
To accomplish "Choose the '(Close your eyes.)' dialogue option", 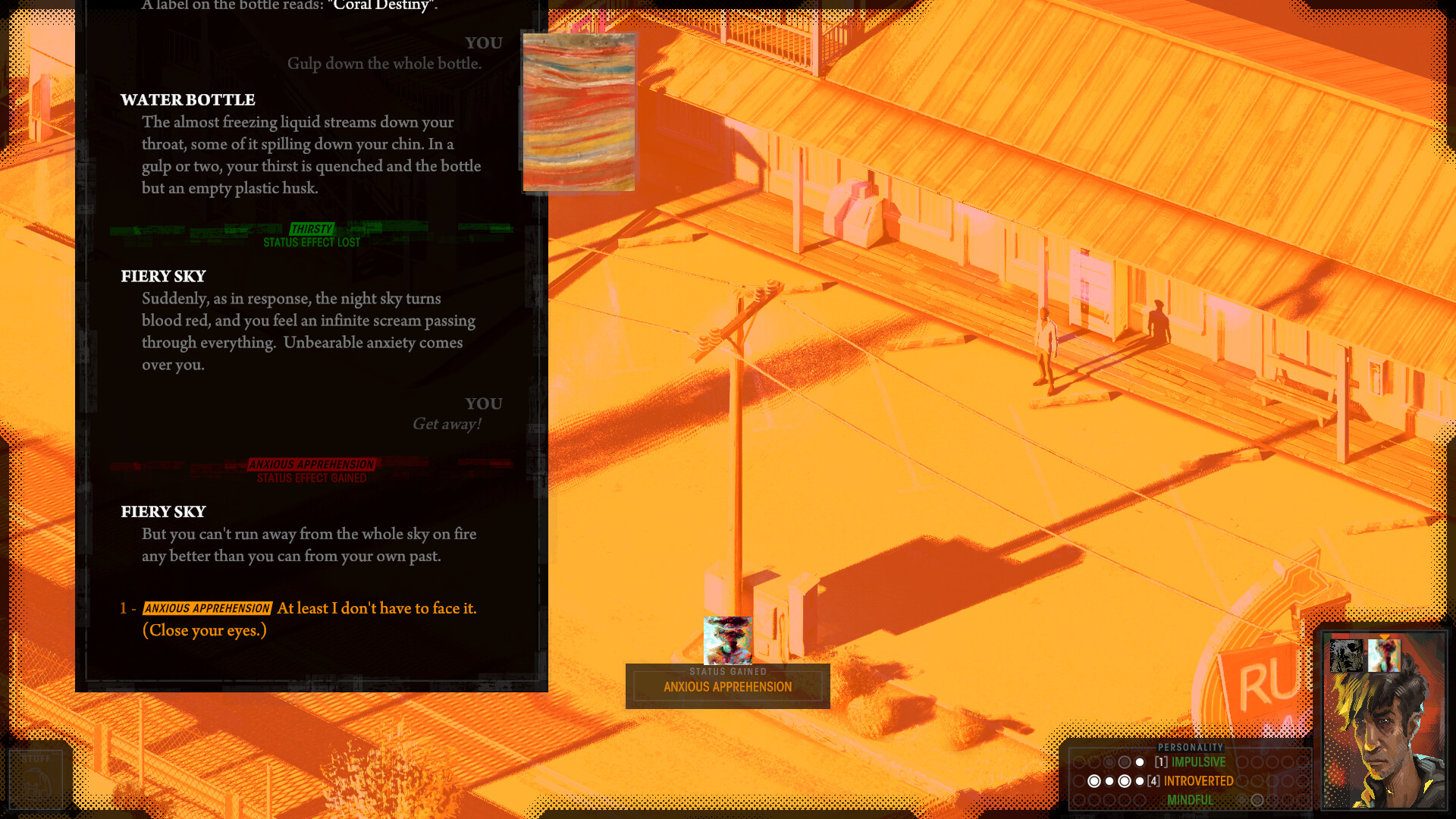I will pos(203,630).
